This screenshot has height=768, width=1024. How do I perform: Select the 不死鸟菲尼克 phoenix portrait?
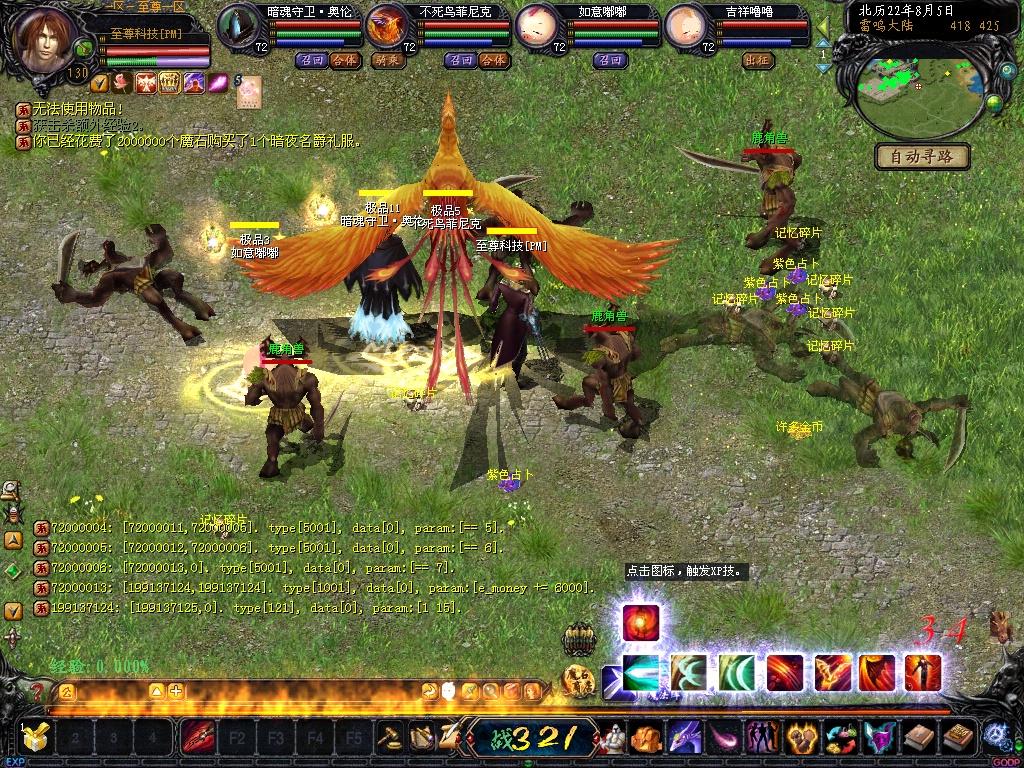coord(387,26)
